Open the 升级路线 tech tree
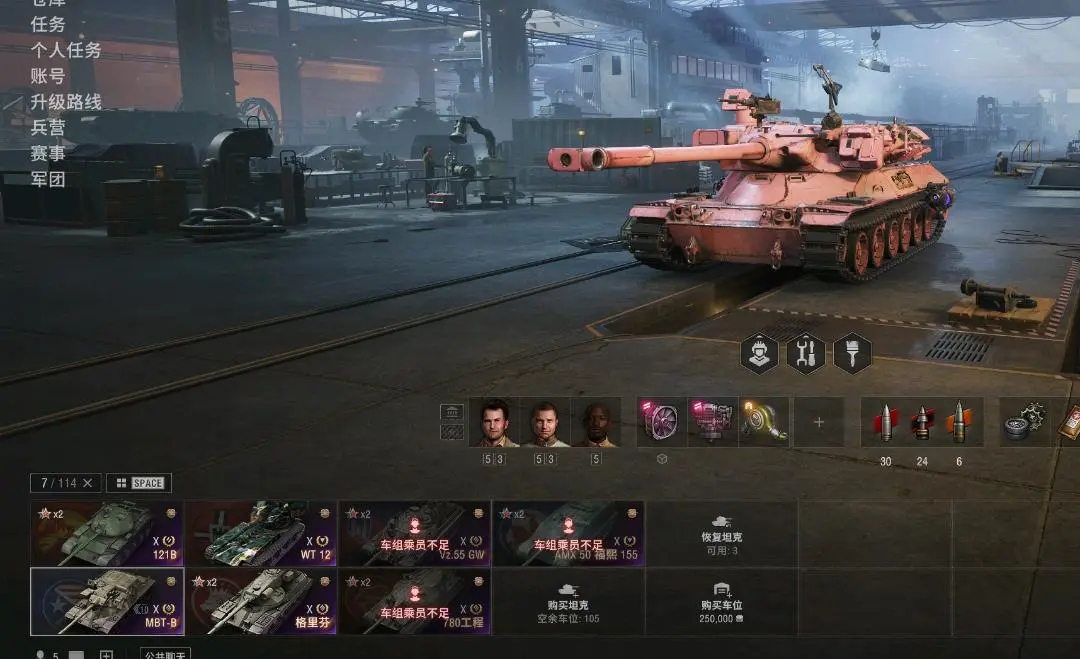Viewport: 1080px width, 659px height. (x=66, y=102)
